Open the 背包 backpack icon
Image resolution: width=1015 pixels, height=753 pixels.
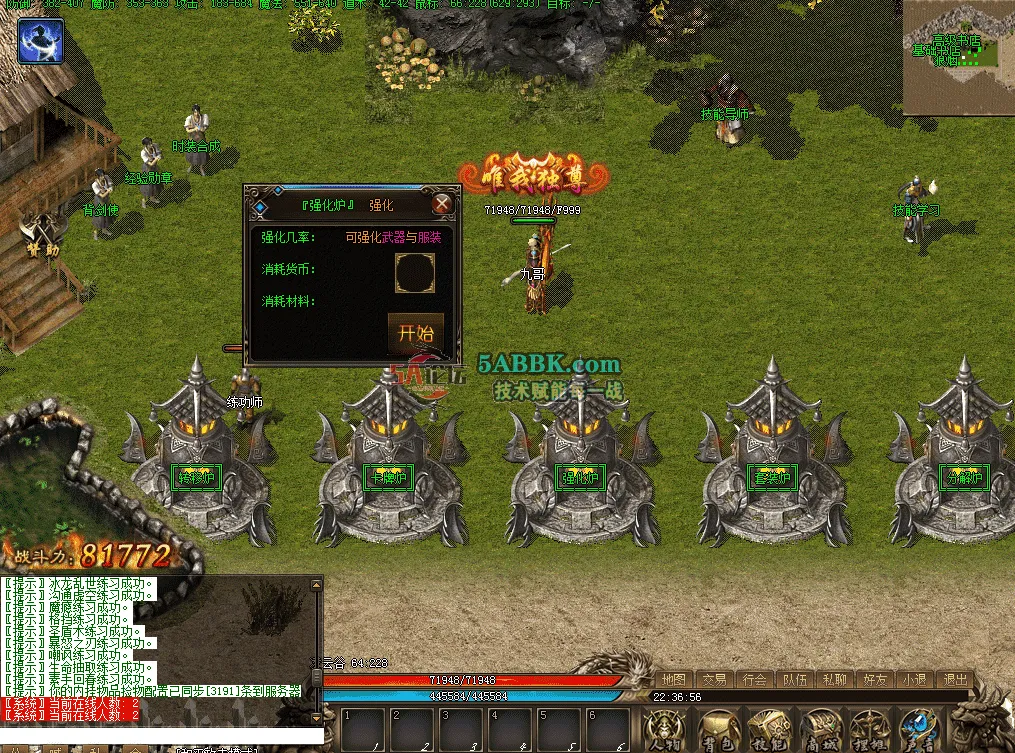click(716, 728)
